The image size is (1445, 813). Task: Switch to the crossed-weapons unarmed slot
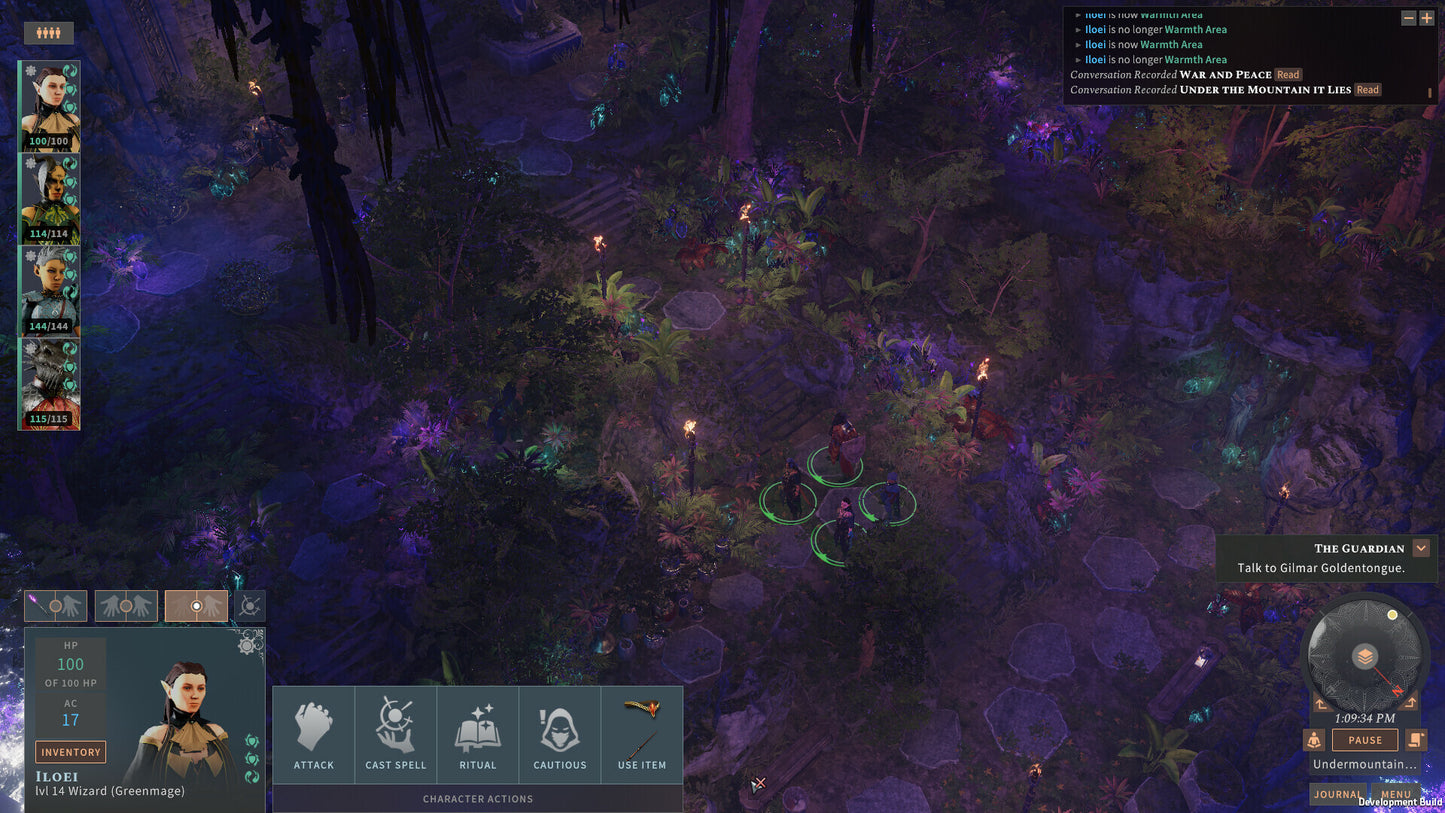click(249, 605)
